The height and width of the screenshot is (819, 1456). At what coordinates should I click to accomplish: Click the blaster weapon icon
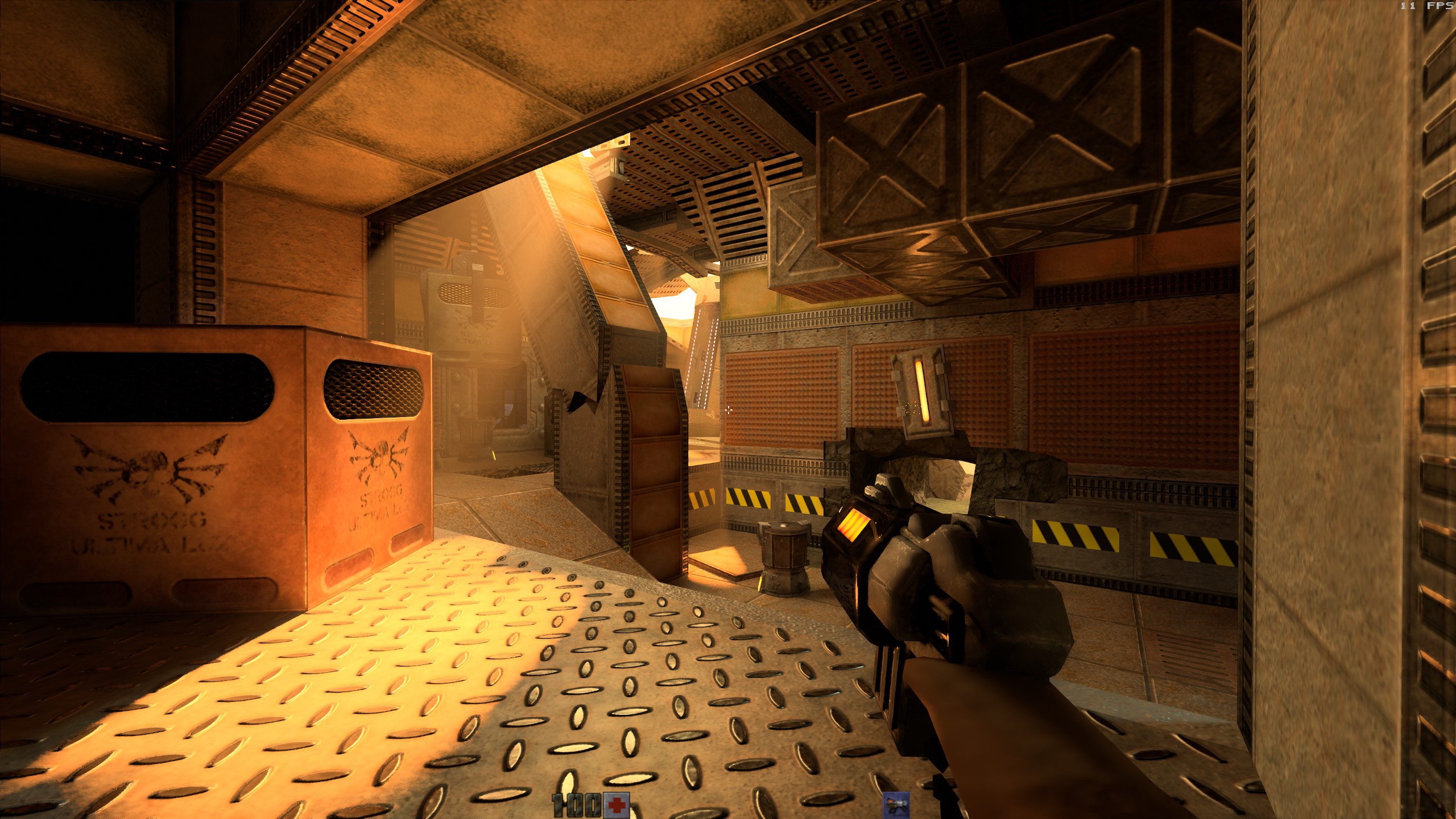coord(896,805)
